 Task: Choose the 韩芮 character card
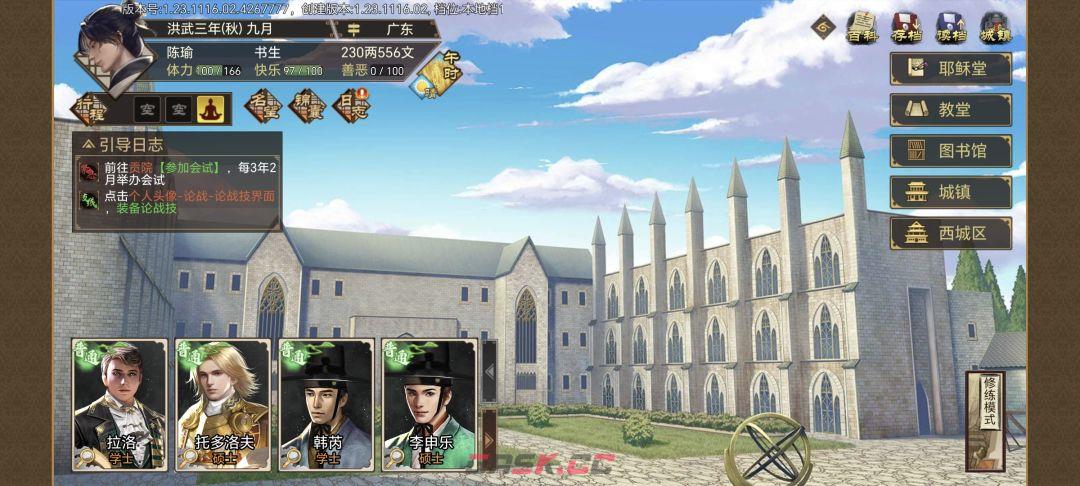tap(327, 405)
